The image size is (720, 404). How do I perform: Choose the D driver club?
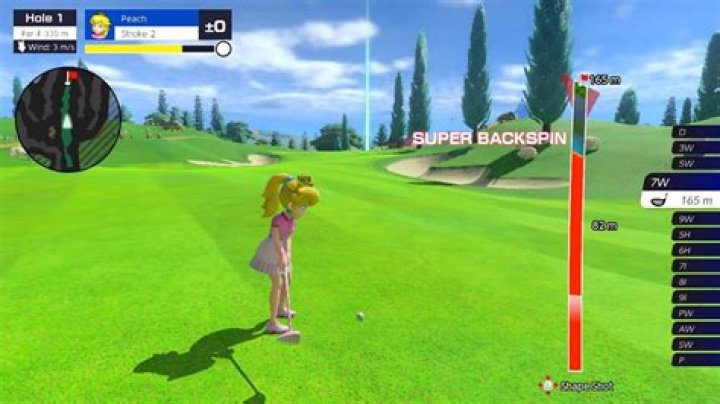click(697, 132)
